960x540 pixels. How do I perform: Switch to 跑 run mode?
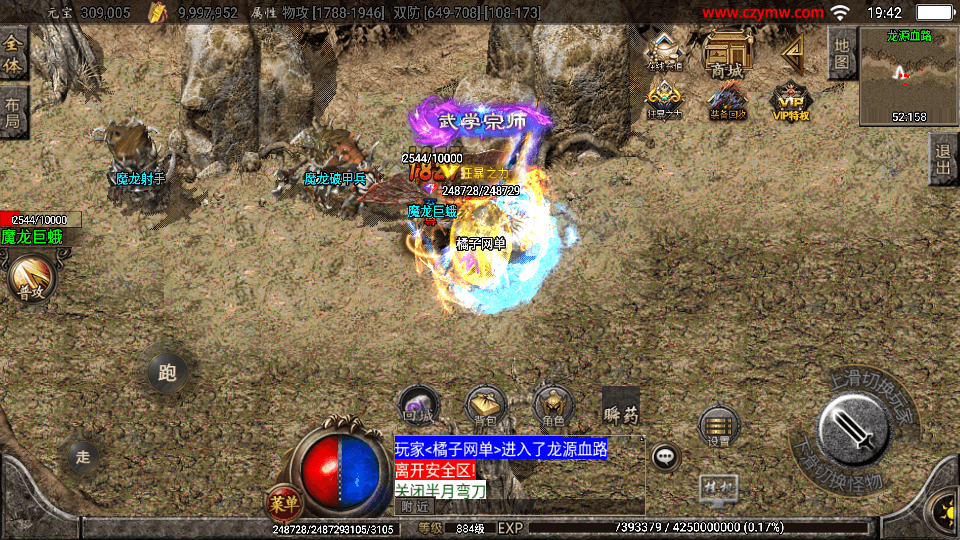coord(167,373)
